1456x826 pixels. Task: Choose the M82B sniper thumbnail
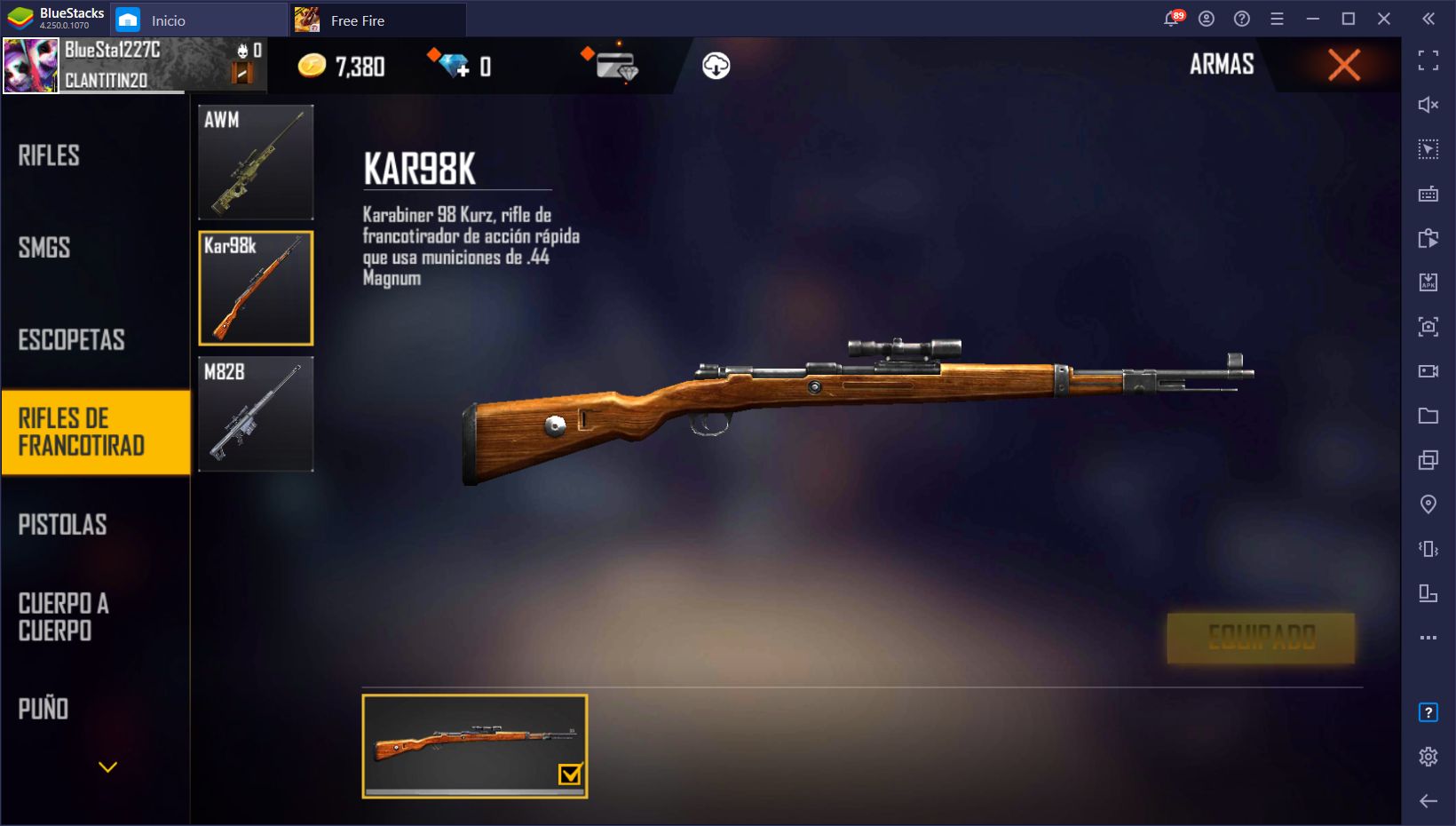pos(256,414)
